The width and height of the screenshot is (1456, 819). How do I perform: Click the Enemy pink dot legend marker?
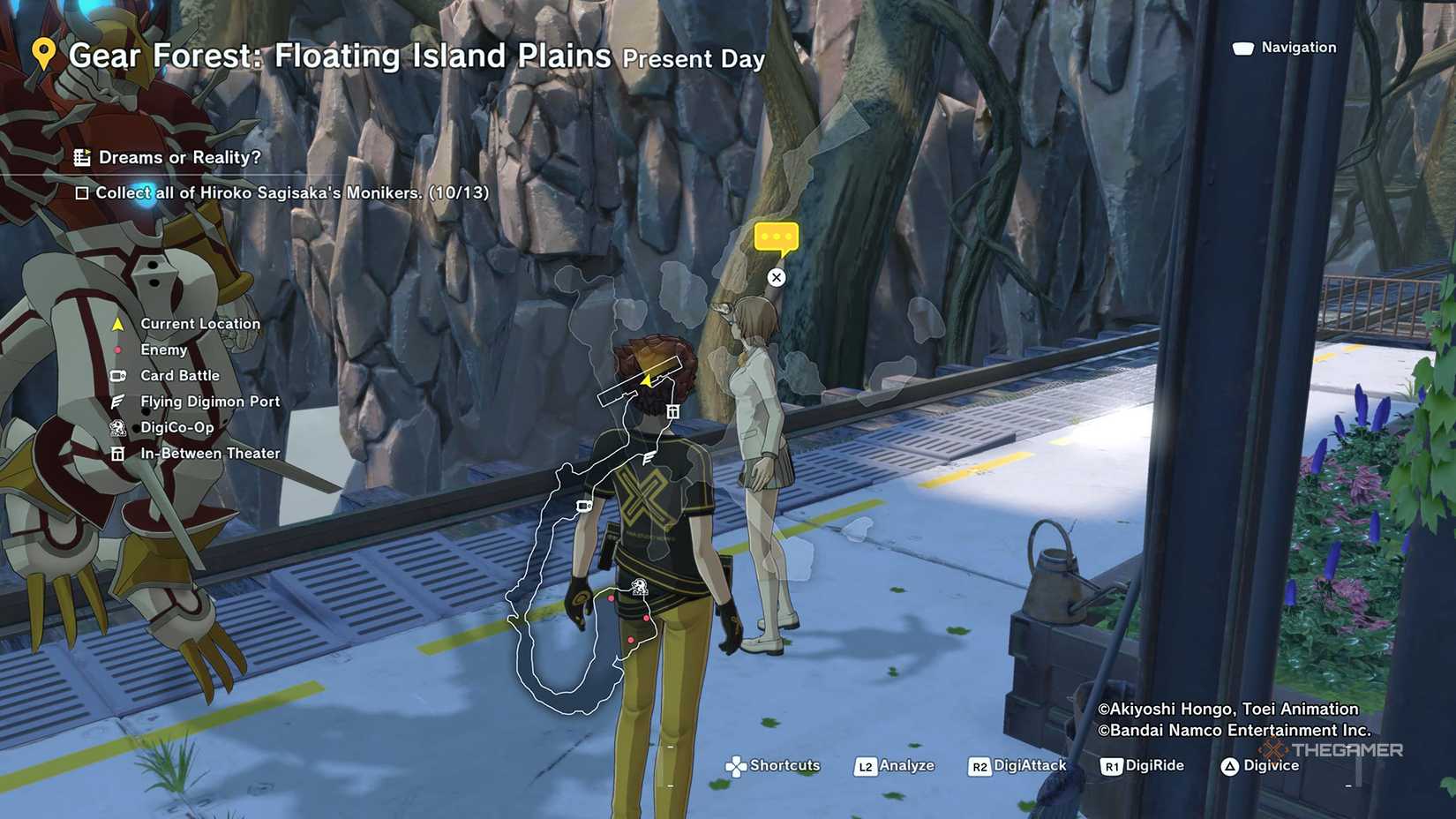coord(116,349)
